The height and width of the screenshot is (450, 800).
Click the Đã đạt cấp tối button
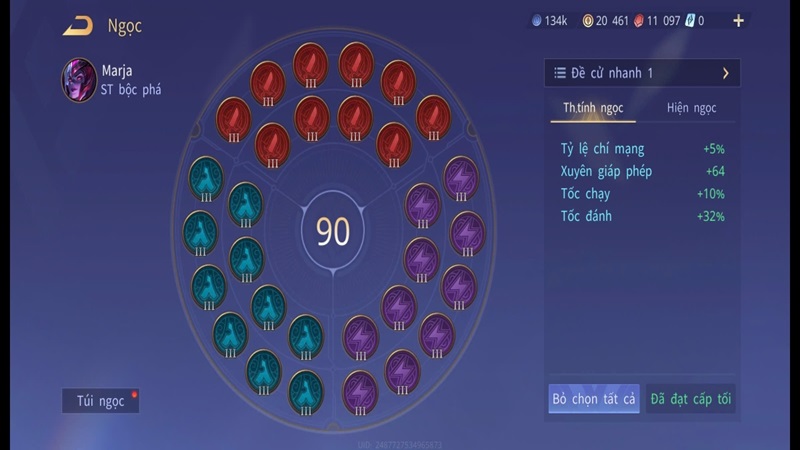click(x=691, y=399)
